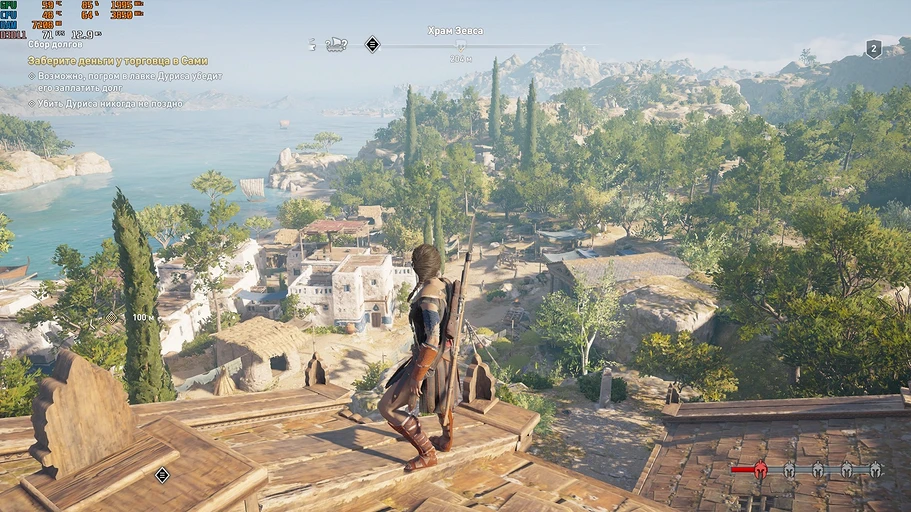This screenshot has width=911, height=512.
Task: Click the 100 м distance waypoint marker
Action: [x=112, y=317]
